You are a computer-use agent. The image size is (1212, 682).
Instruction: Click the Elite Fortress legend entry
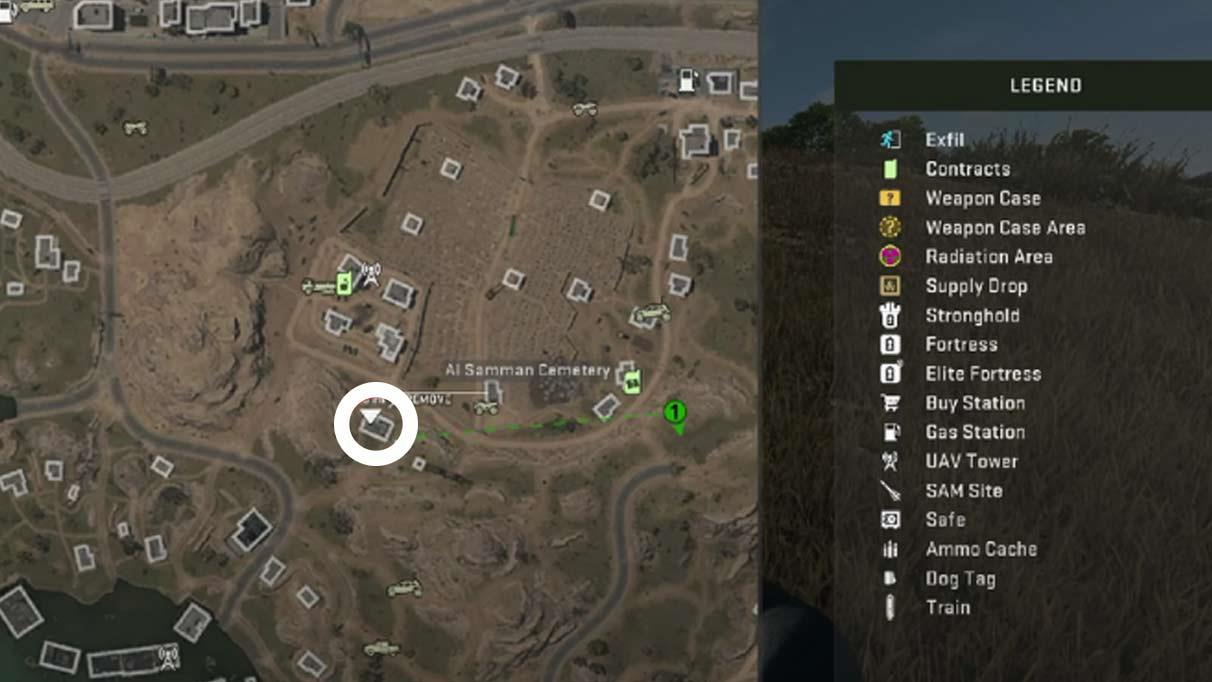[x=982, y=374]
